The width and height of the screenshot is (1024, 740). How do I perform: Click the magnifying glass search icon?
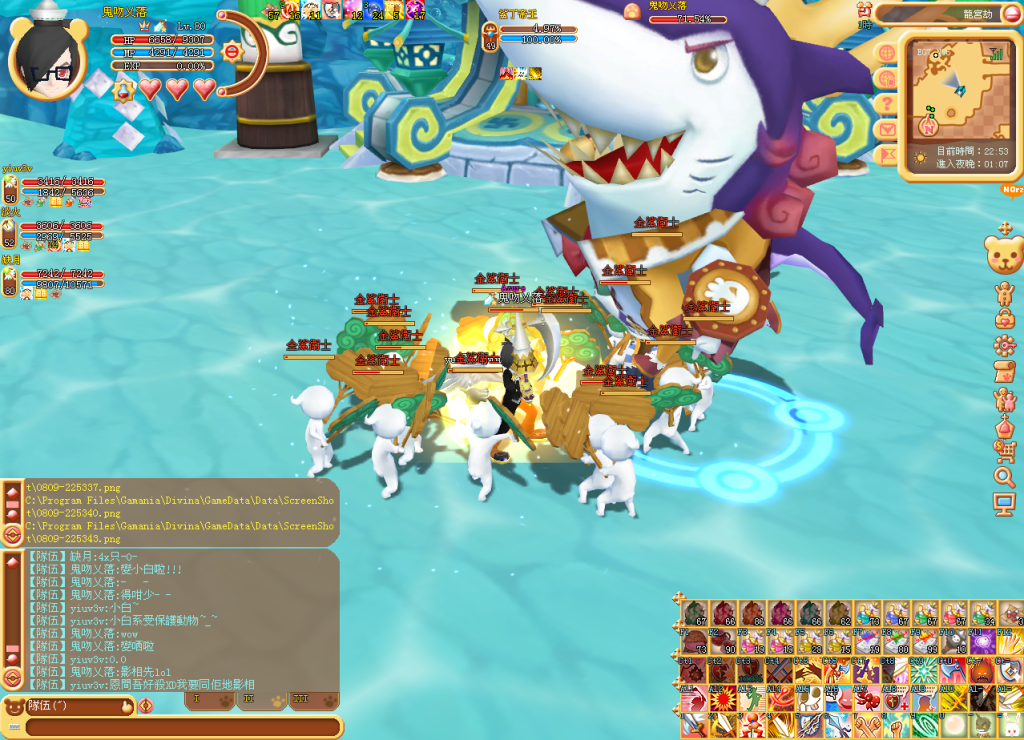[1004, 476]
